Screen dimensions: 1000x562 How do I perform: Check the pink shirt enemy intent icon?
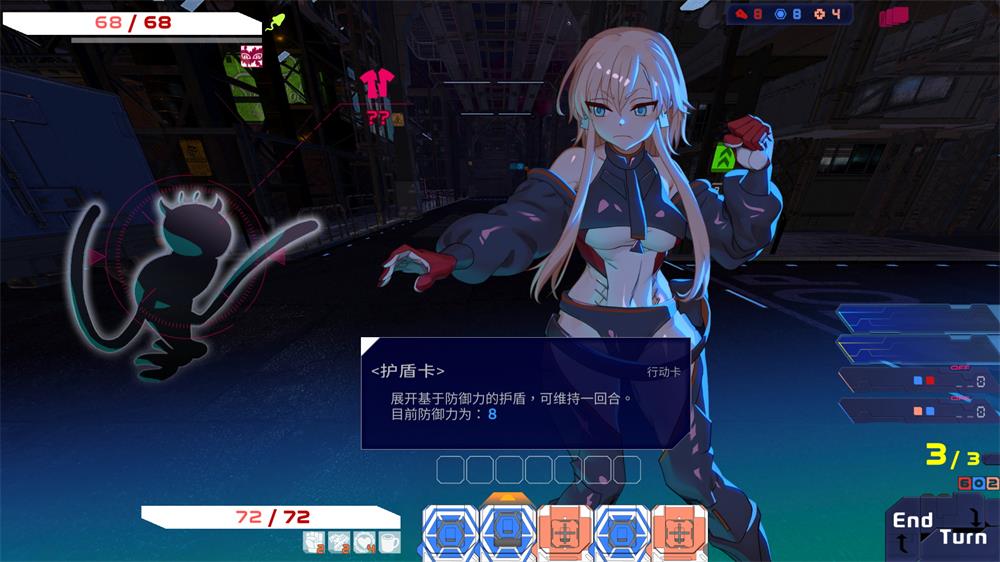[378, 84]
